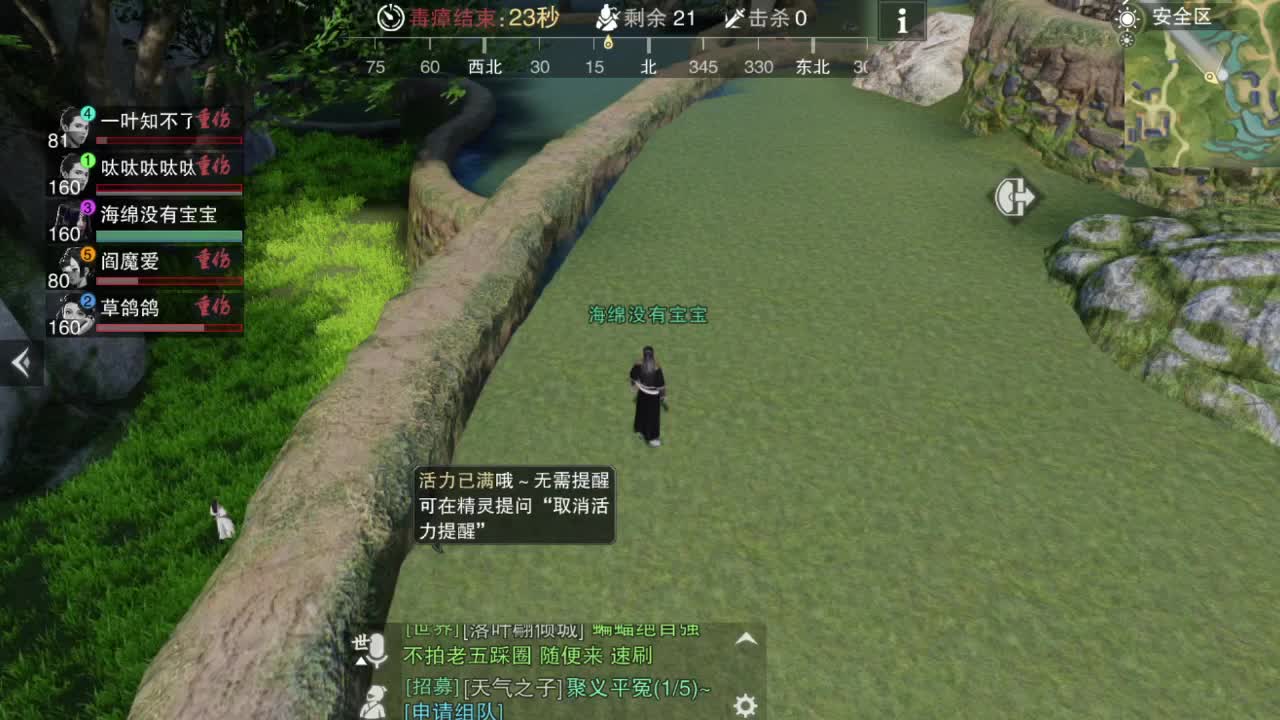Image resolution: width=1280 pixels, height=720 pixels.
Task: Click the 安全区 safe zone label
Action: [x=1183, y=15]
